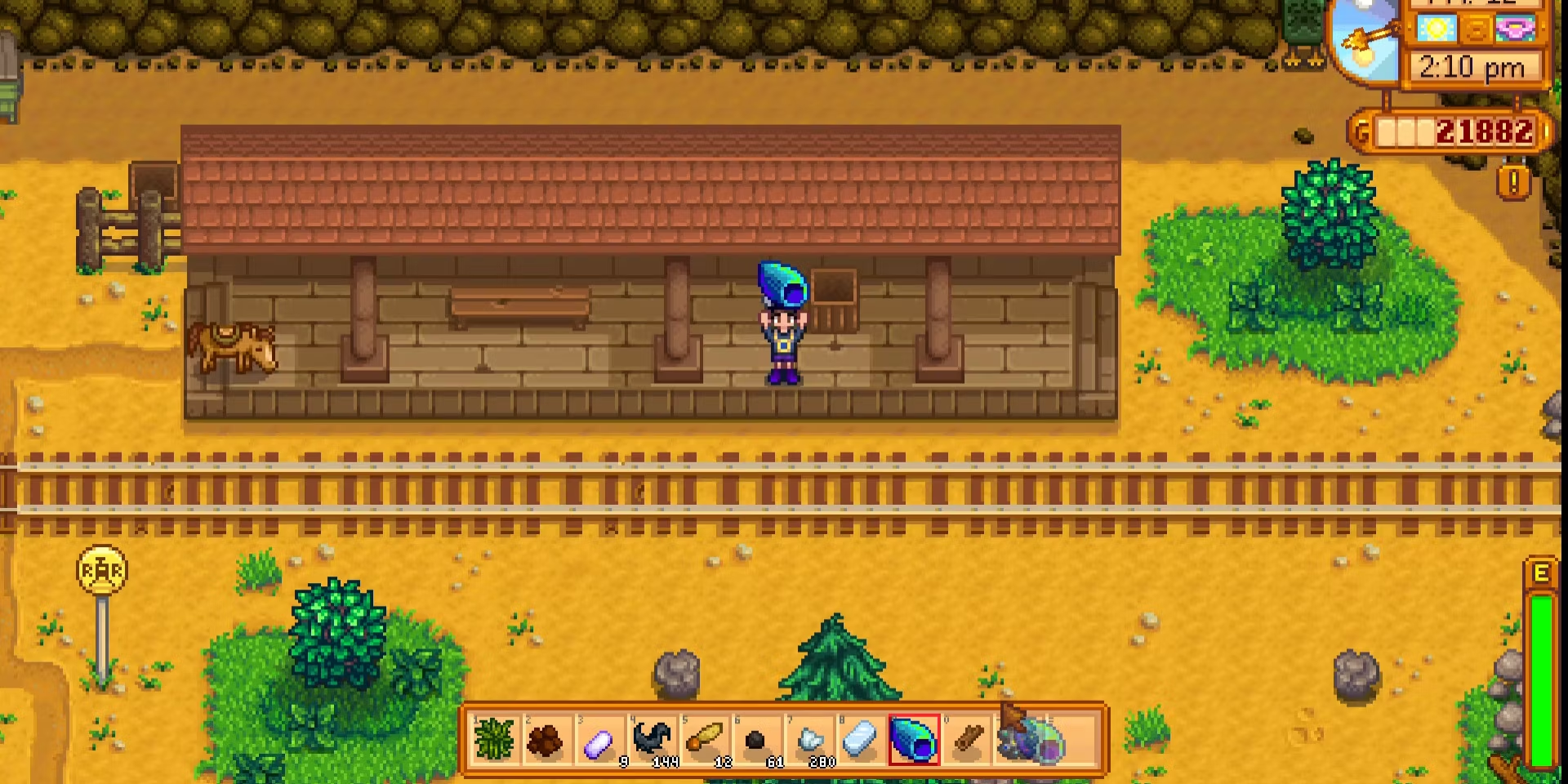Click the gold coin icon in the HUD
The height and width of the screenshot is (784, 1568).
coord(1478,29)
